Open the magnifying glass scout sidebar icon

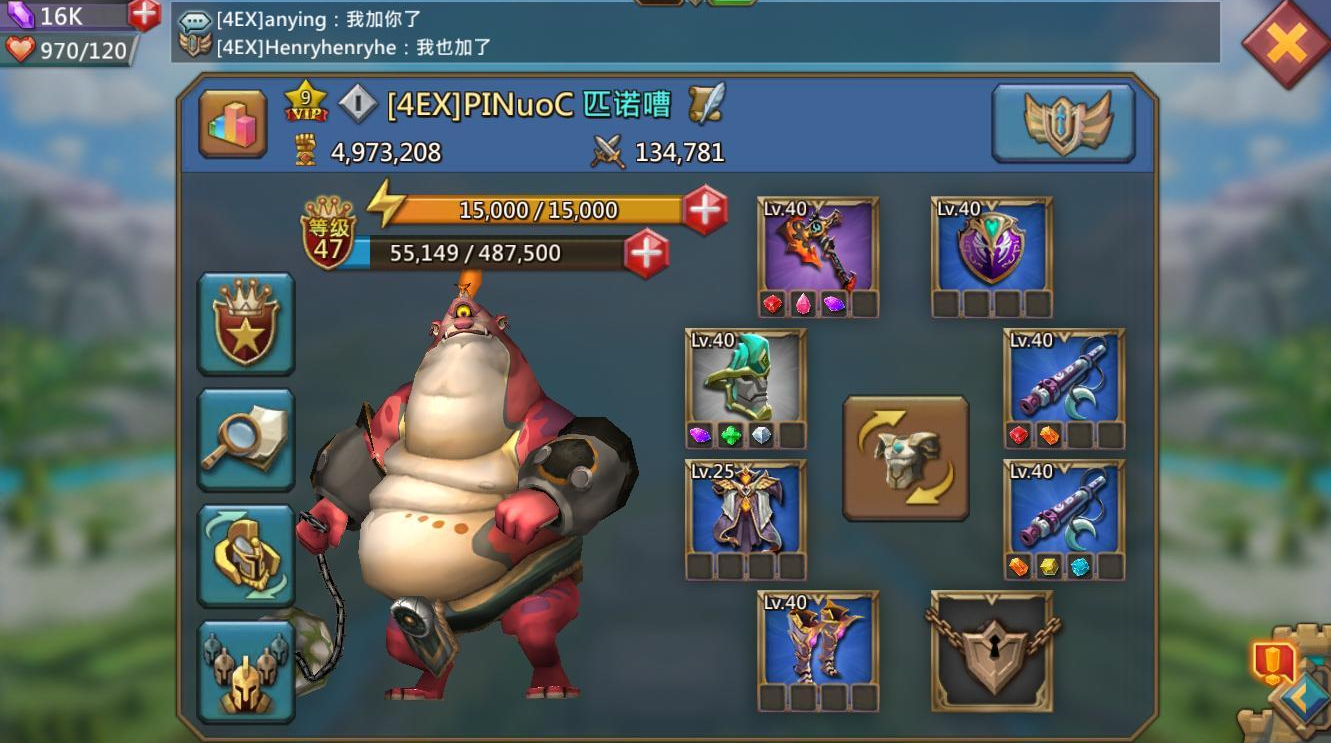tap(246, 437)
